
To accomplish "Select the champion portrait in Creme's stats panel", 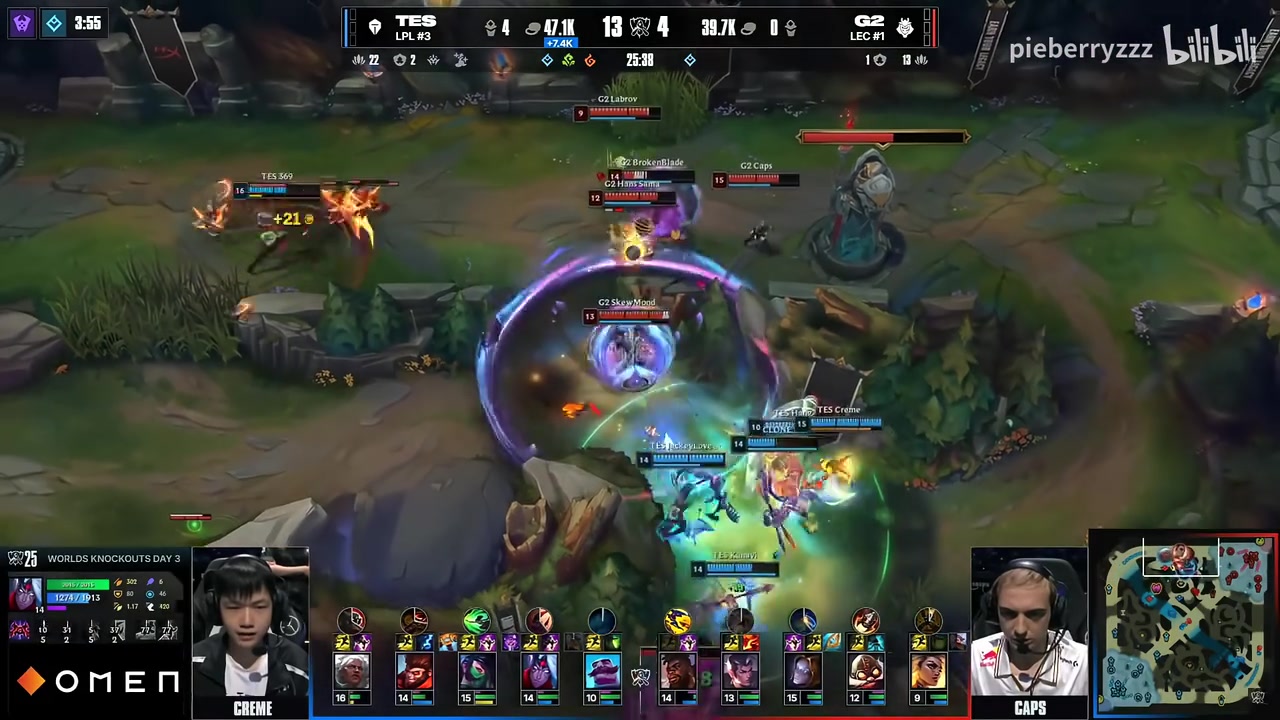I will point(24,594).
